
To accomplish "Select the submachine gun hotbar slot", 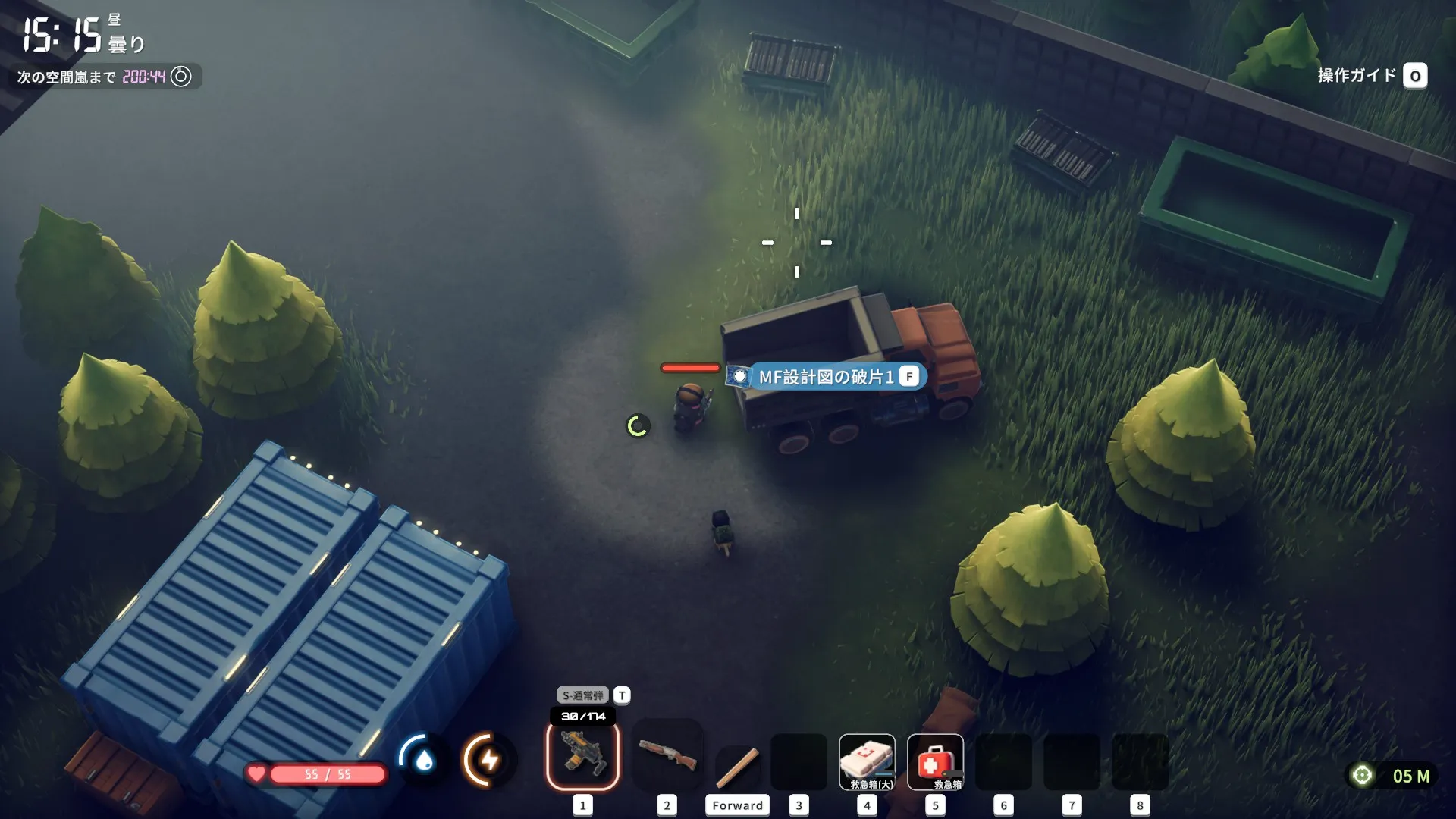I will (x=582, y=755).
